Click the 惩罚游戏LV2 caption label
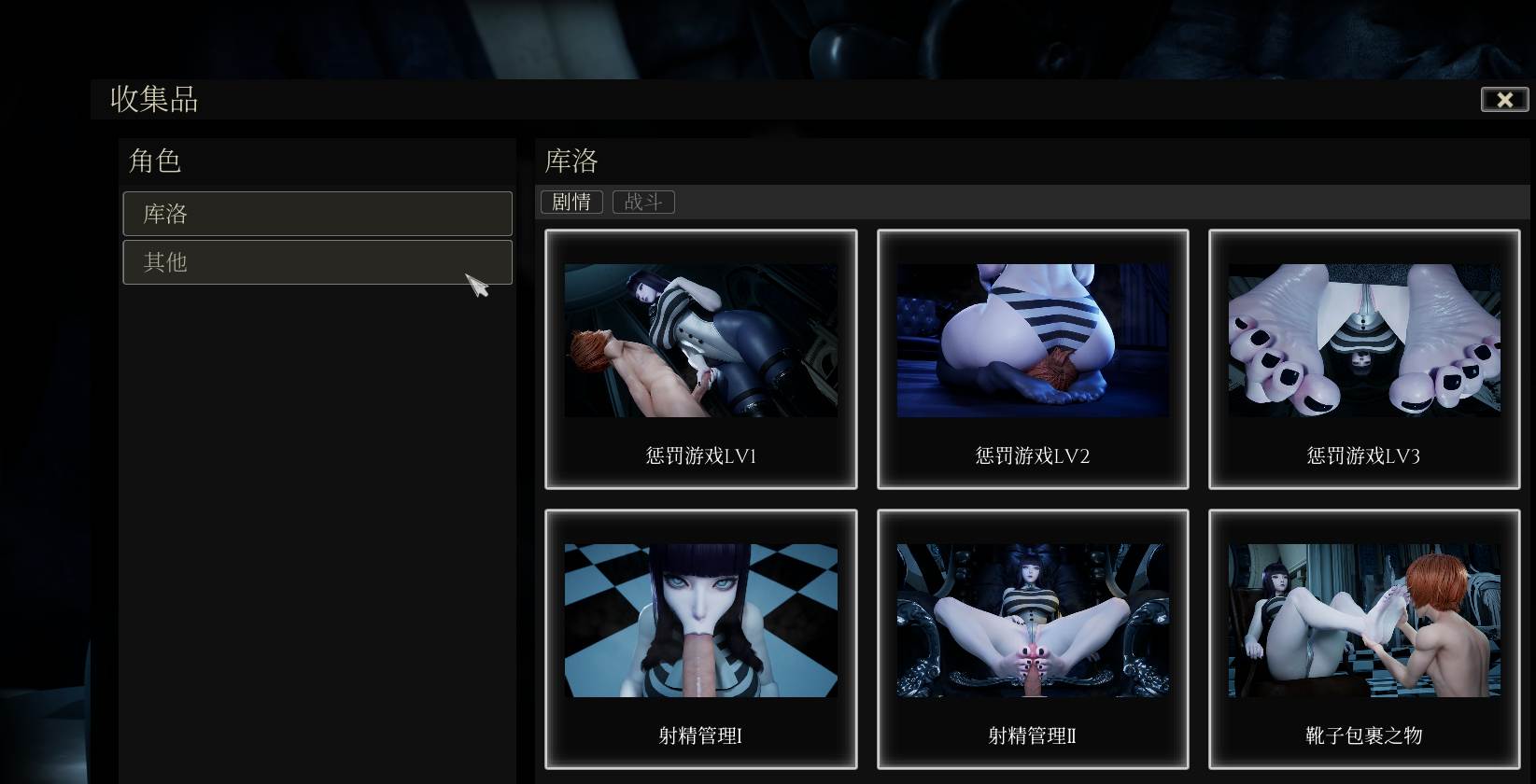This screenshot has width=1536, height=784. pyautogui.click(x=1033, y=456)
